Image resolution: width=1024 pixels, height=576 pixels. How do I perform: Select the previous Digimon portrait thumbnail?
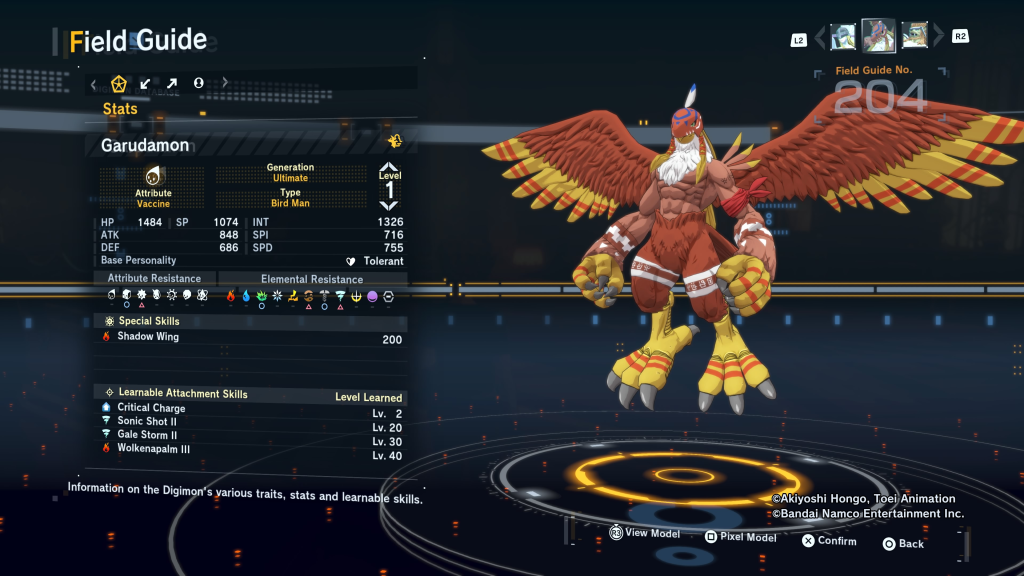(x=842, y=37)
